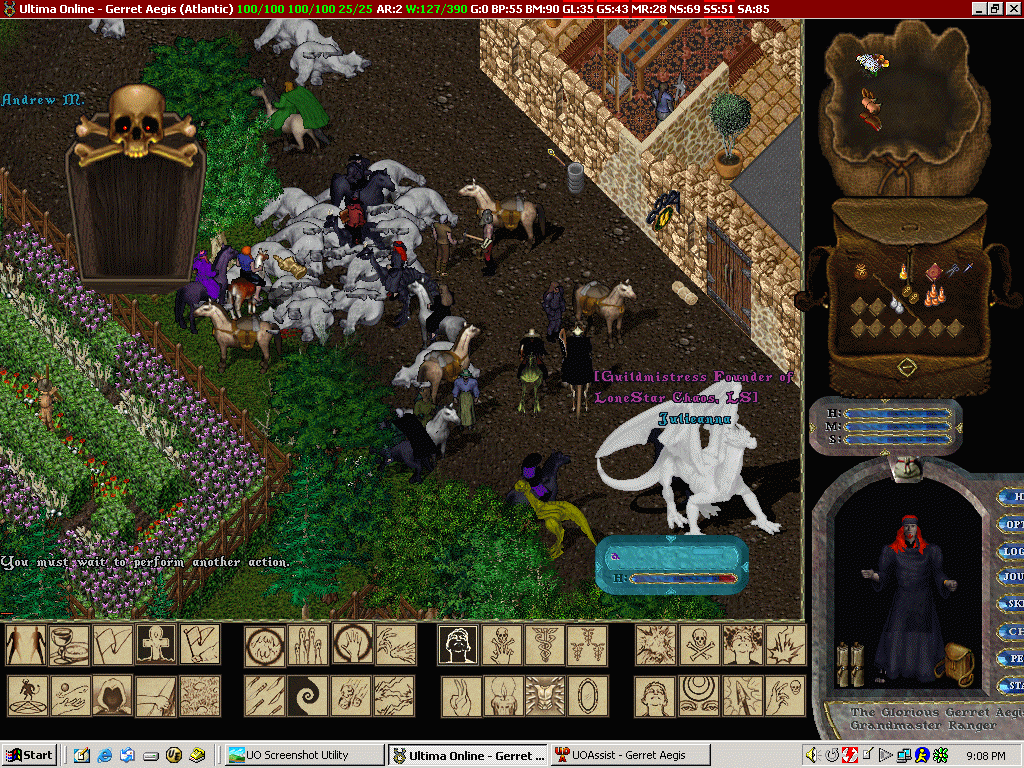The width and height of the screenshot is (1024, 768).
Task: Activate the black spiral spell icon
Action: 307,695
